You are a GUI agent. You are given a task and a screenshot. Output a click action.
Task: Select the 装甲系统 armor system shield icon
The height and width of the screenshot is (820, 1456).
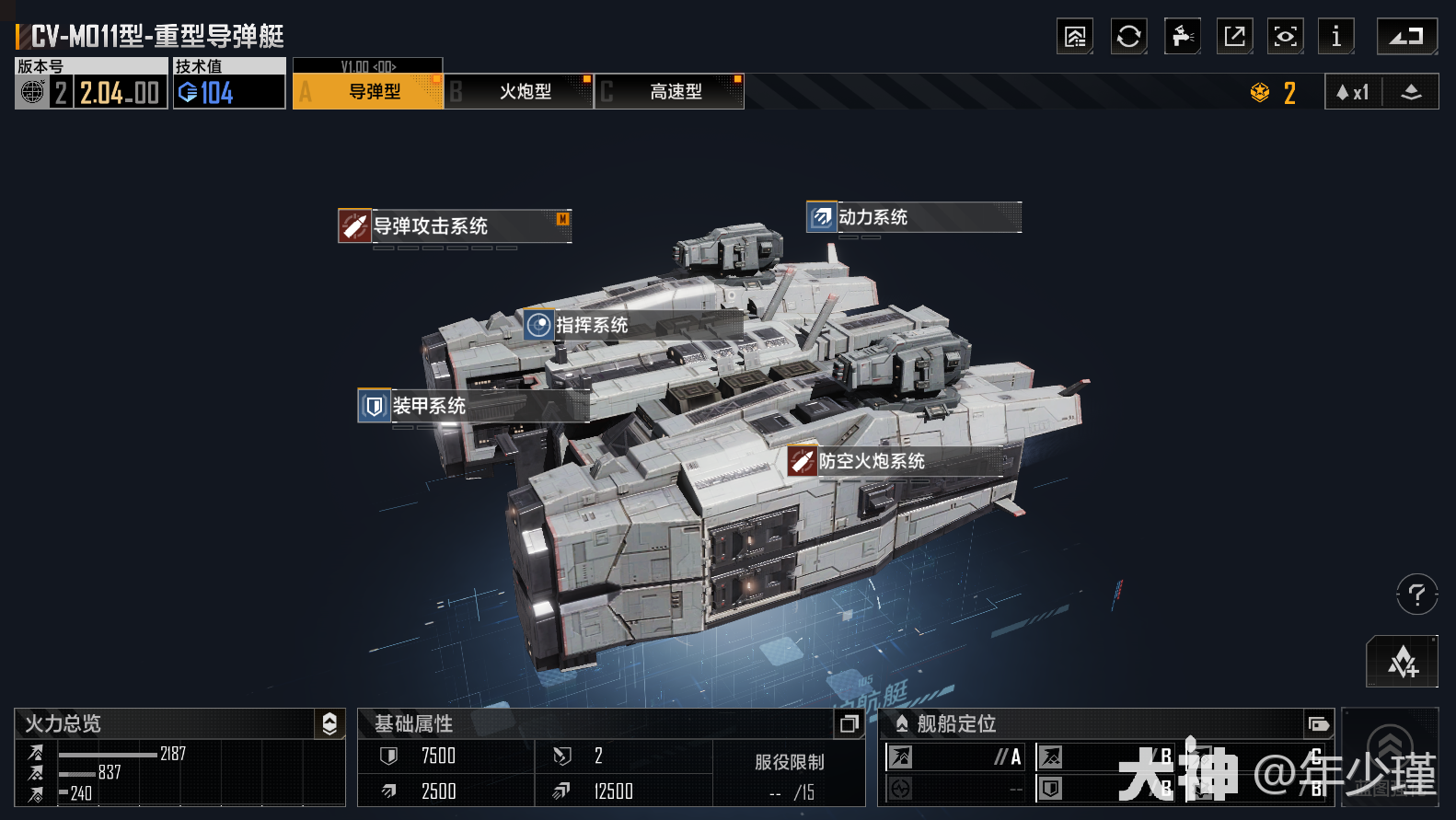[374, 406]
